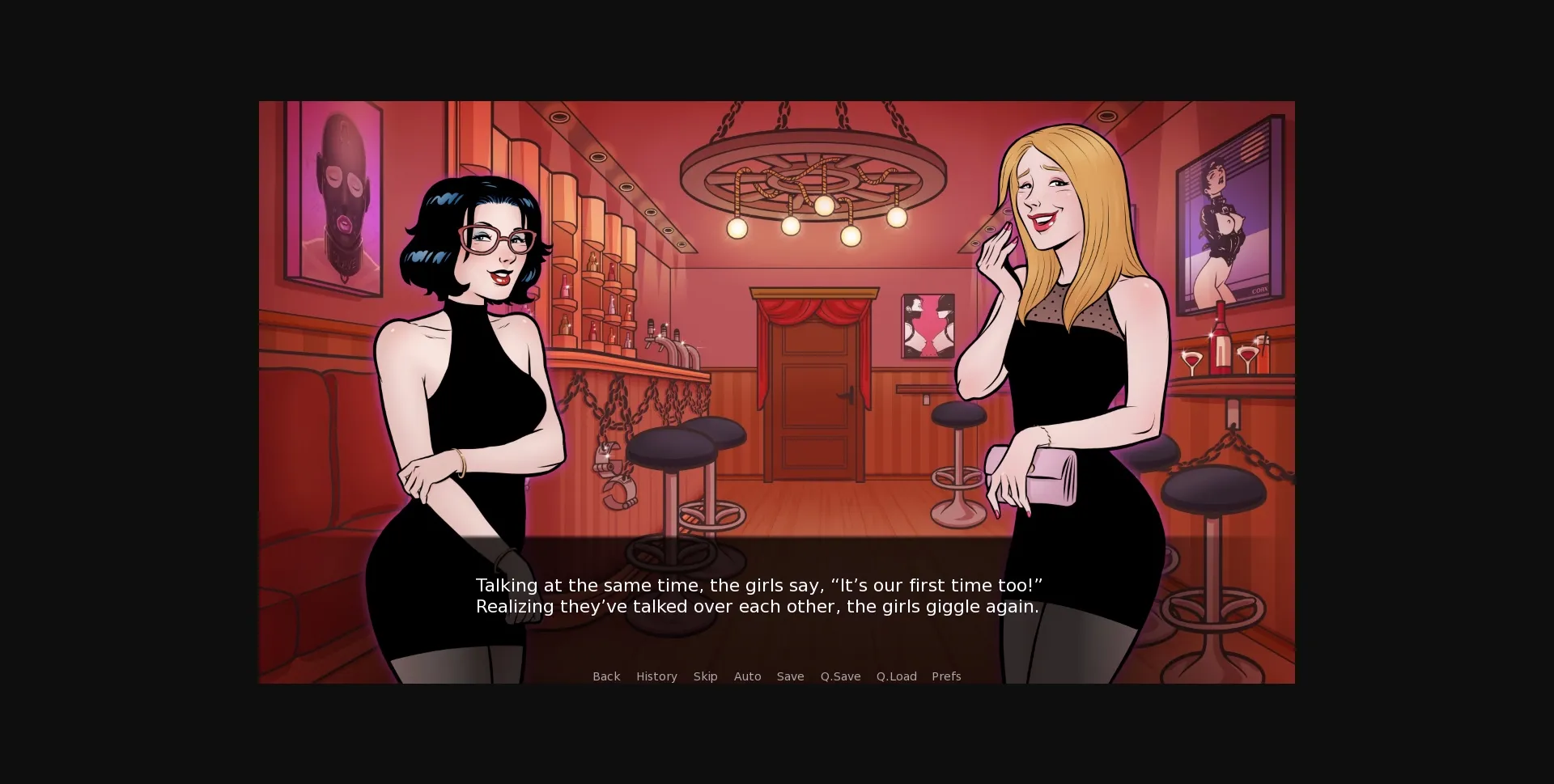Open Prefs to adjust settings

[x=945, y=676]
